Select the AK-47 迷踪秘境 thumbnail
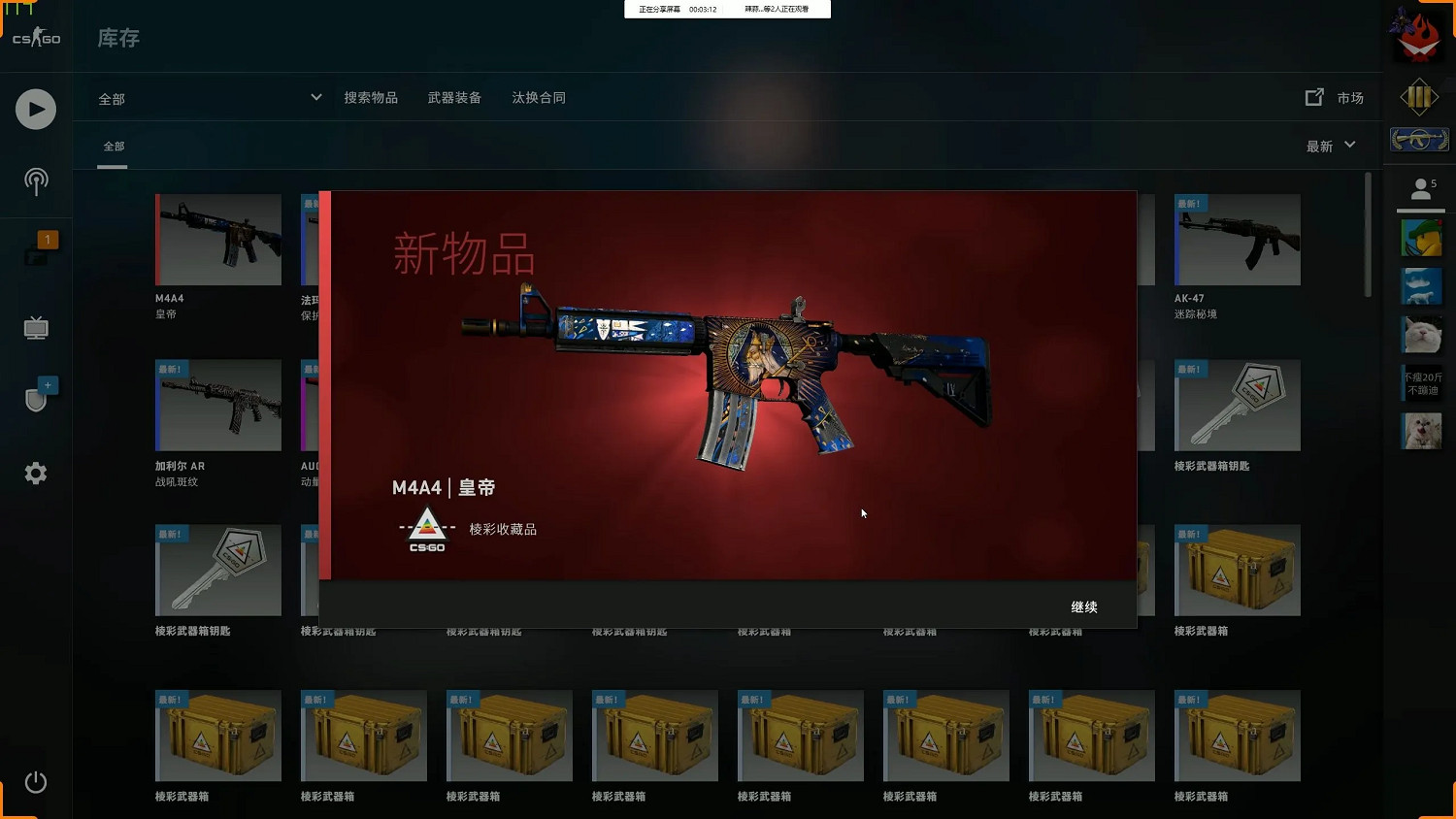Image resolution: width=1456 pixels, height=819 pixels. pos(1237,240)
